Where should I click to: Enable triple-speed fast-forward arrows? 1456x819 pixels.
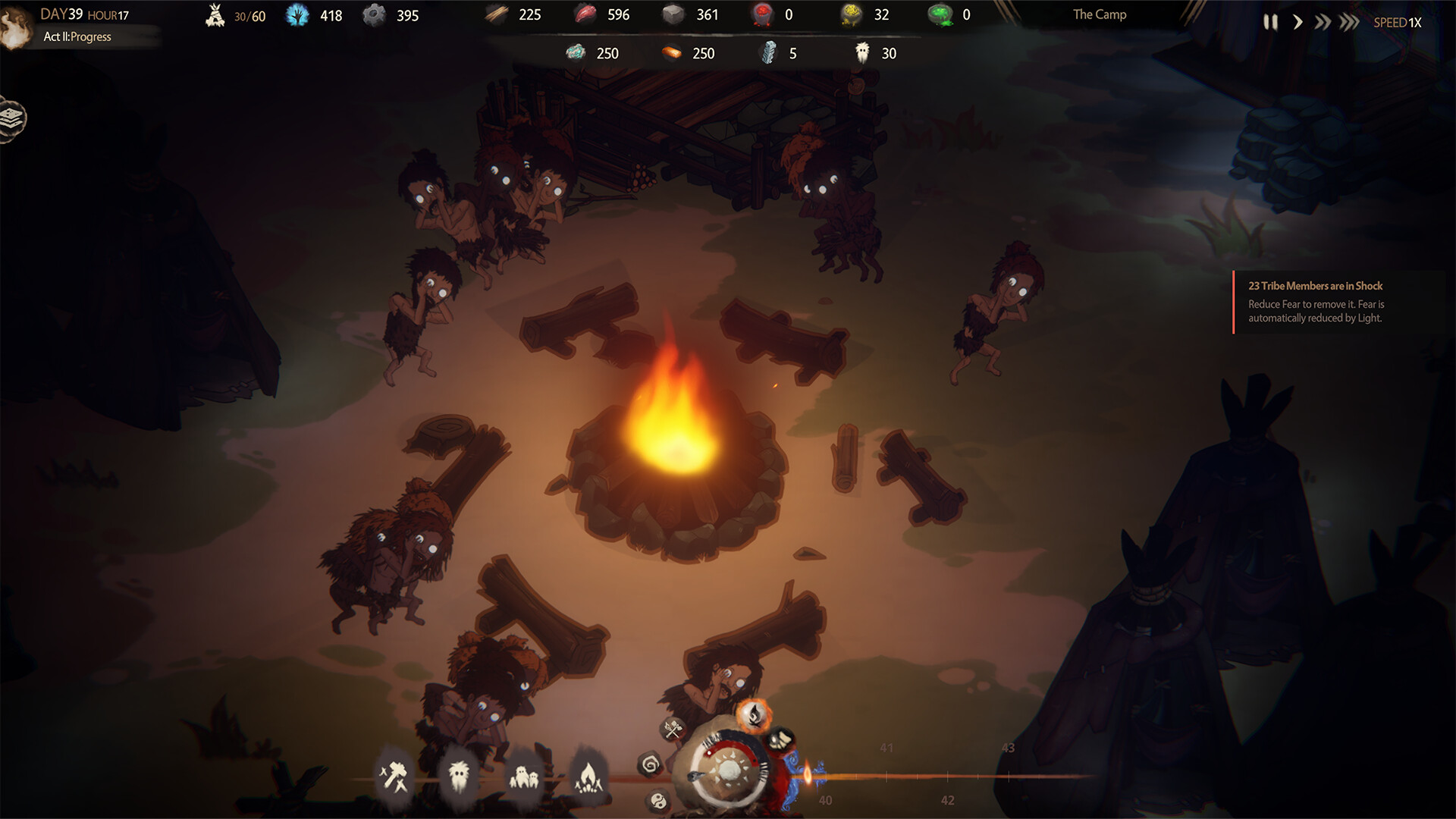[x=1348, y=22]
